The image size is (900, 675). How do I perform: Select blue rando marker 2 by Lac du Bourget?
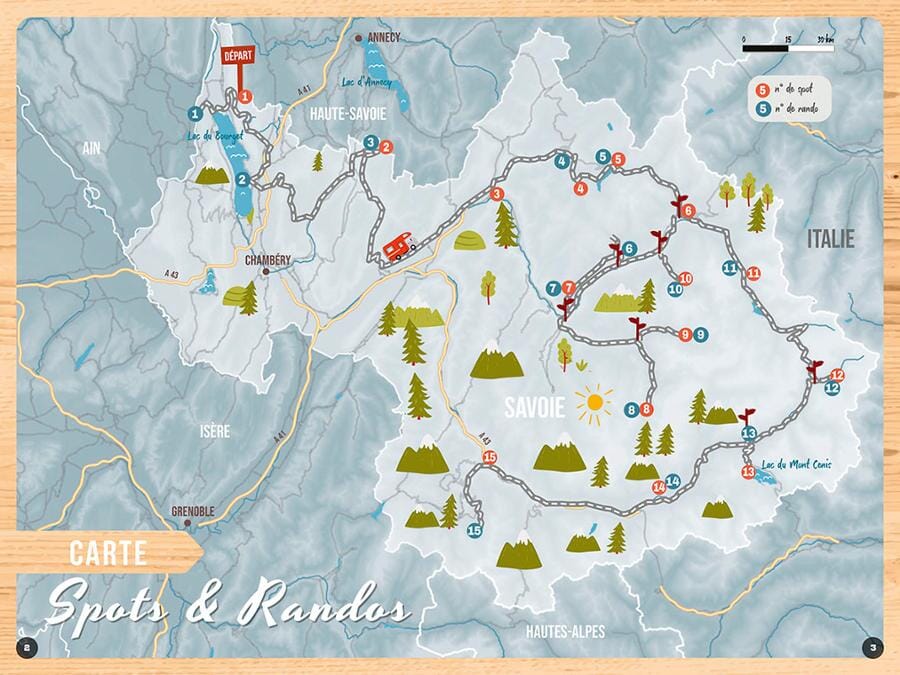pos(243,180)
